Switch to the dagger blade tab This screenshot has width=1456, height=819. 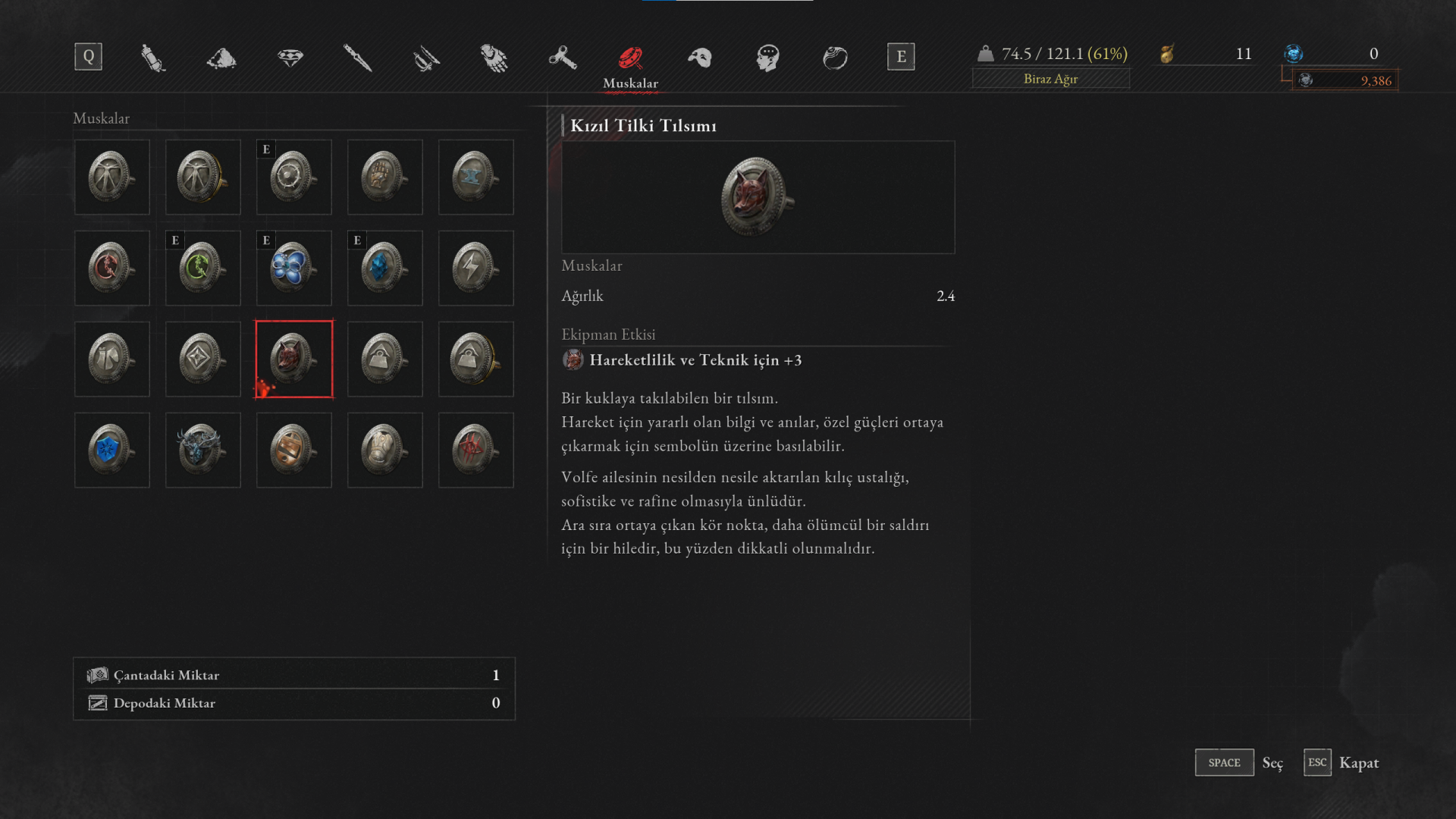point(357,58)
